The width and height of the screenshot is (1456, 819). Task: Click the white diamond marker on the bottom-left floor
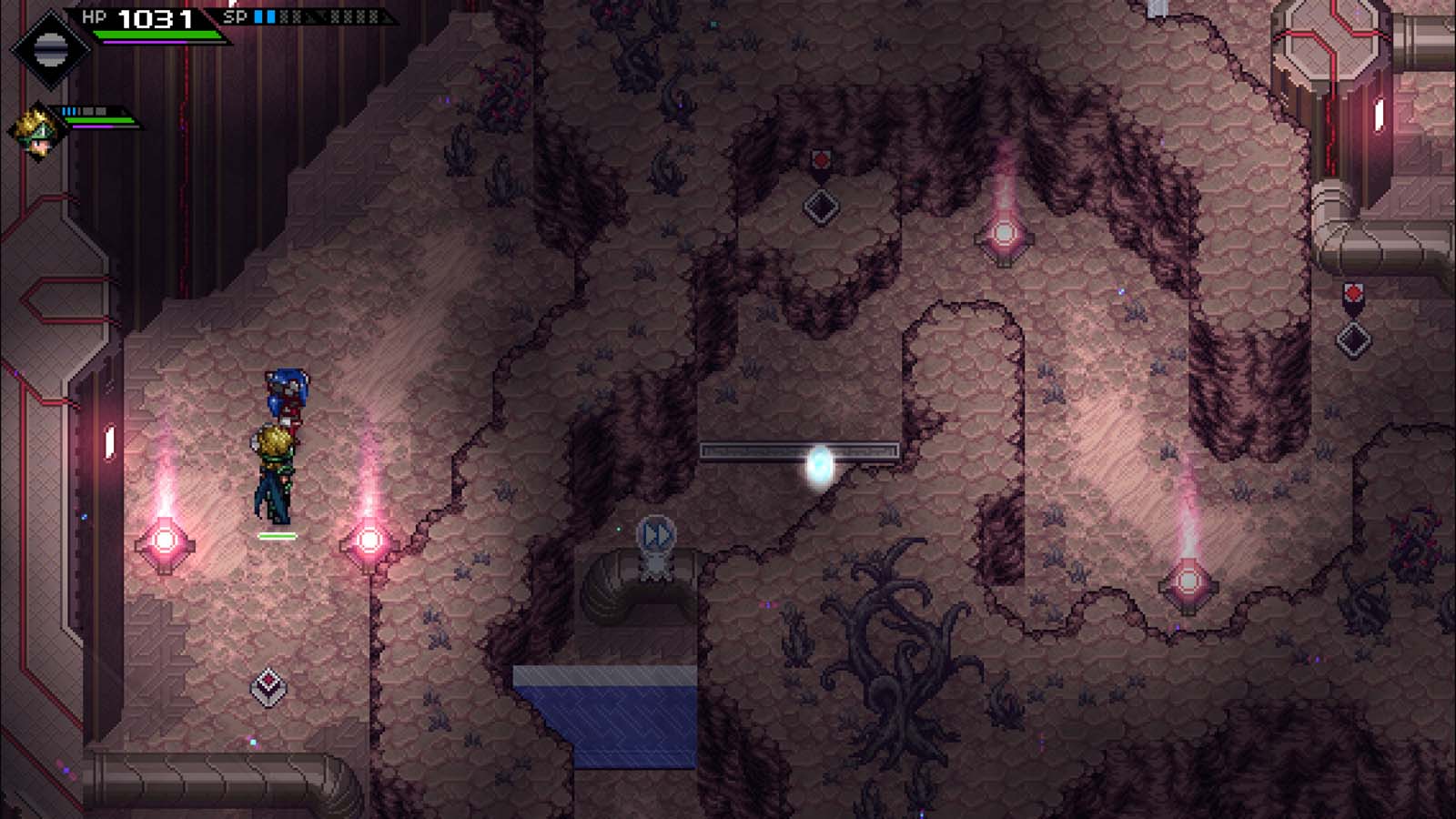click(x=268, y=687)
